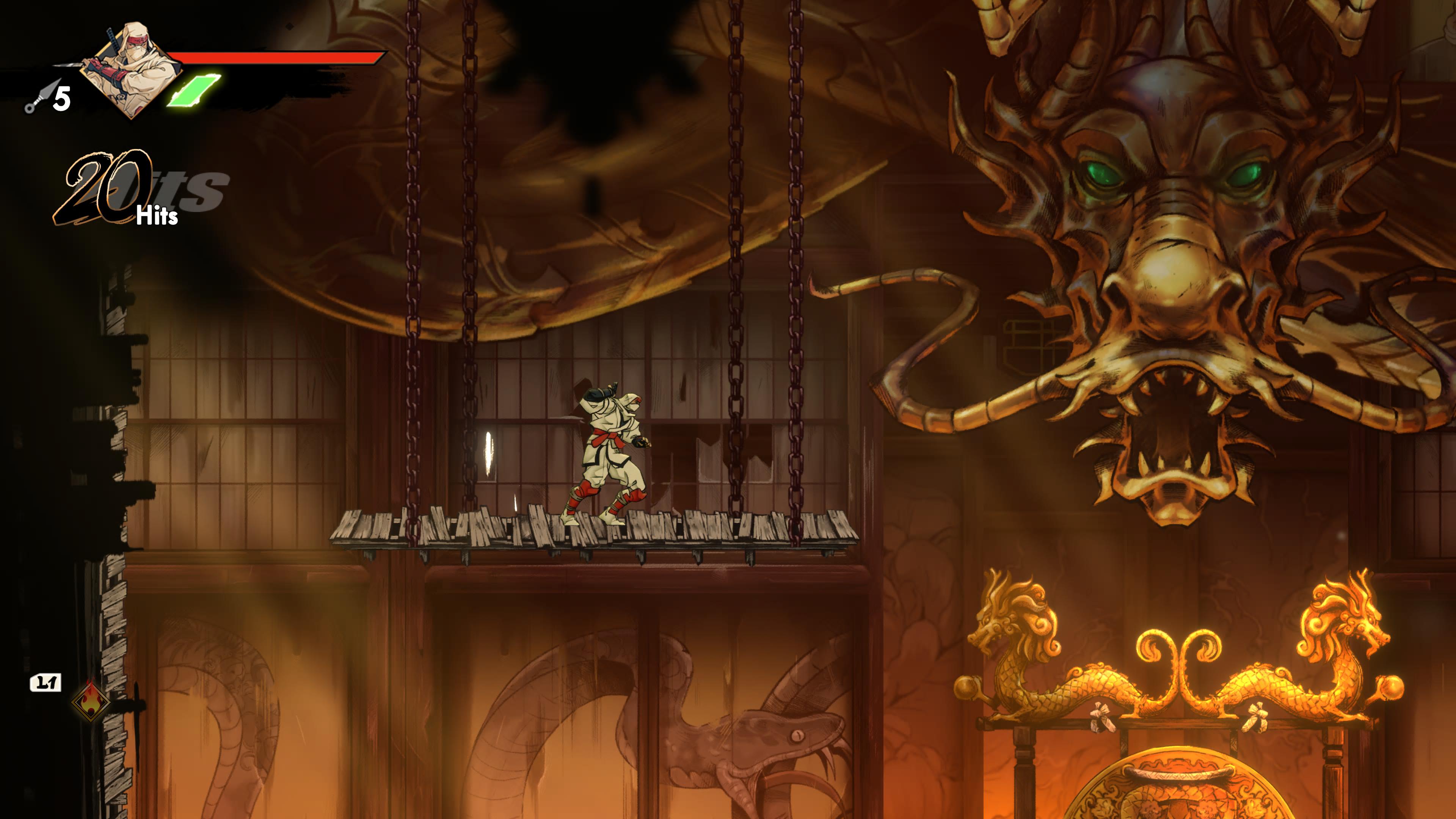Click the green ninjutsu gauge cell

(x=194, y=91)
